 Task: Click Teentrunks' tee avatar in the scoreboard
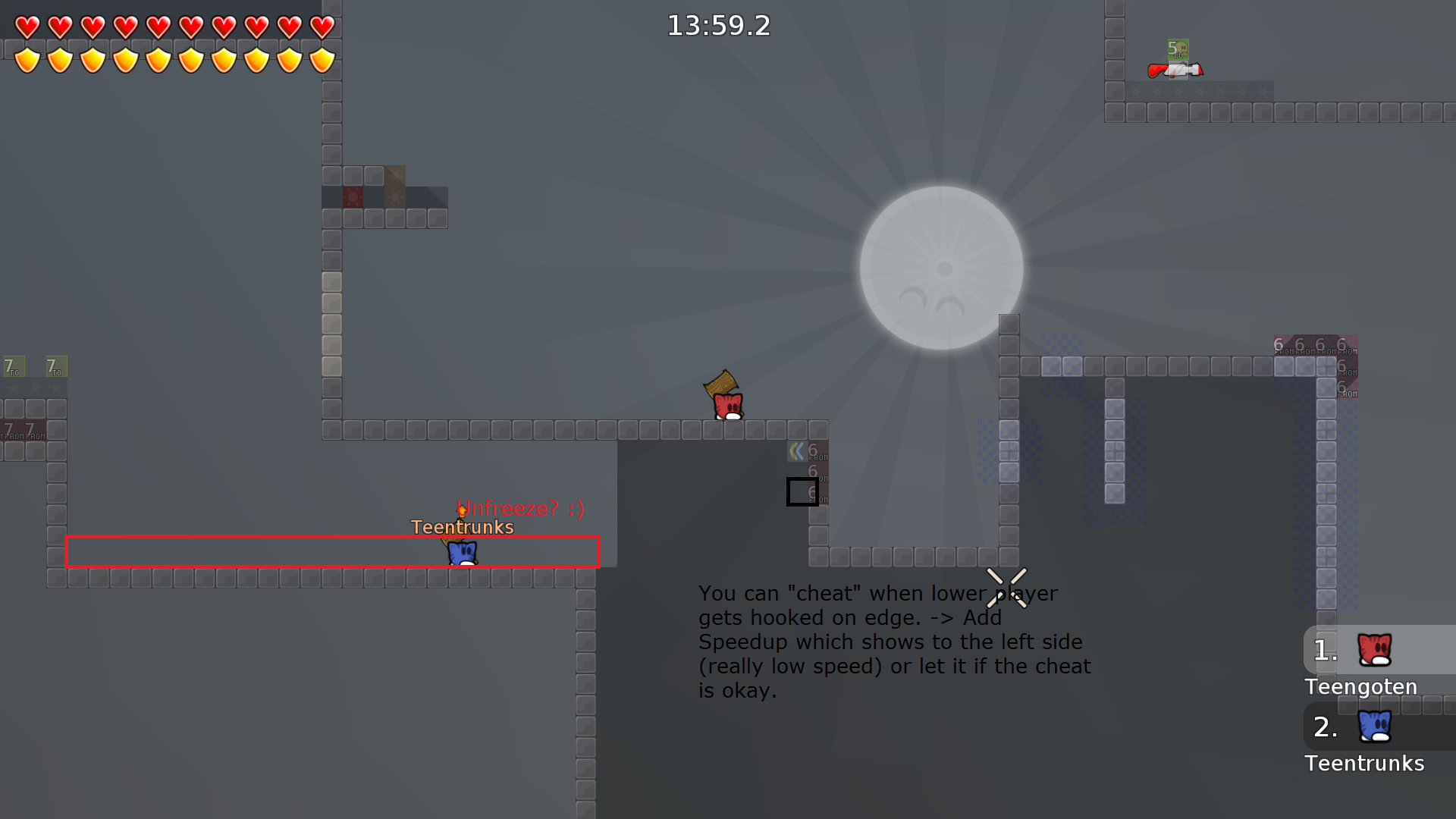click(x=1374, y=726)
